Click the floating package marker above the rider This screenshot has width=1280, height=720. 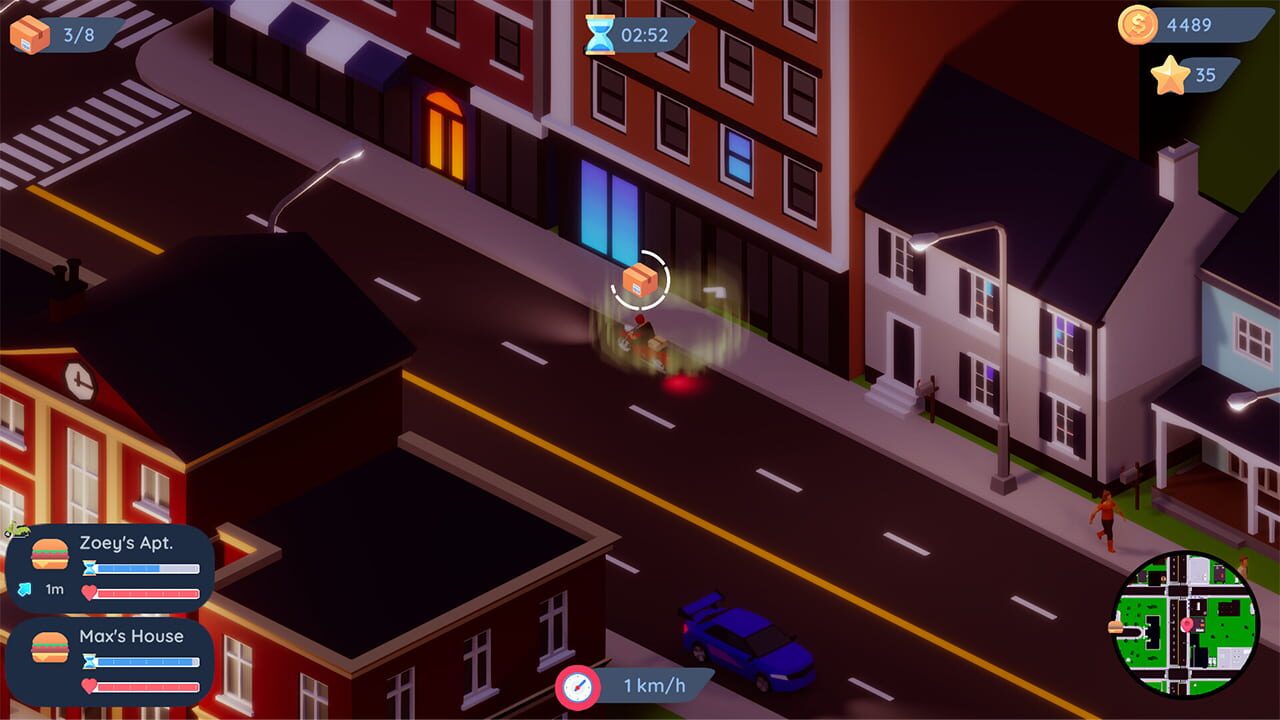click(640, 281)
